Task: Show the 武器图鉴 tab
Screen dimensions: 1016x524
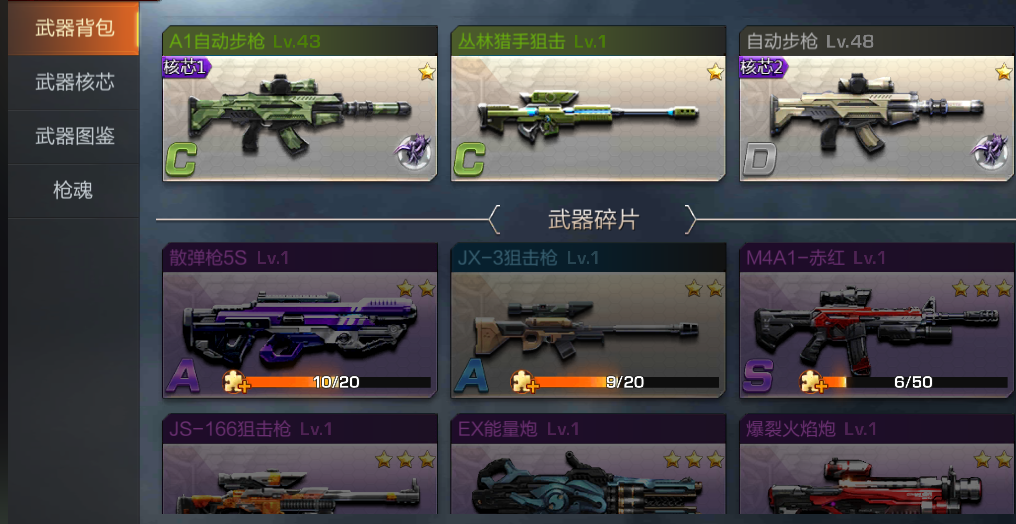Action: pyautogui.click(x=74, y=136)
